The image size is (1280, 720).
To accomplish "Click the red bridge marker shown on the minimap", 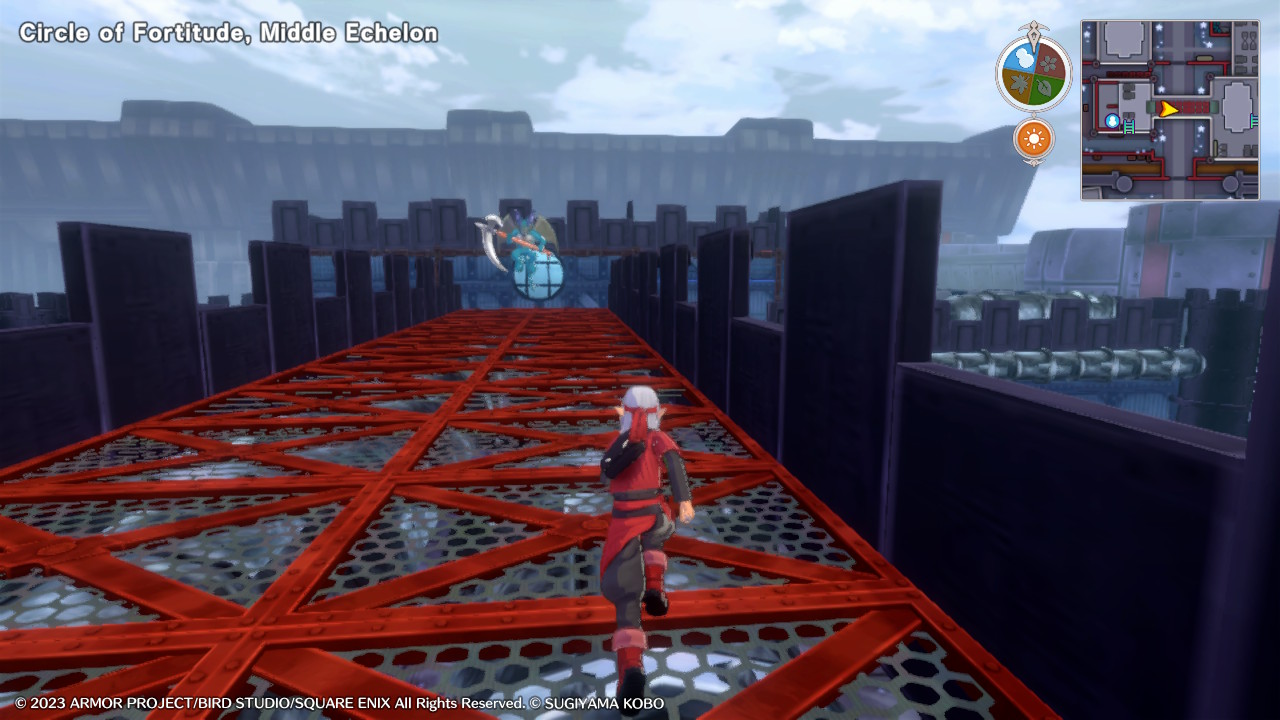I will (x=1193, y=106).
